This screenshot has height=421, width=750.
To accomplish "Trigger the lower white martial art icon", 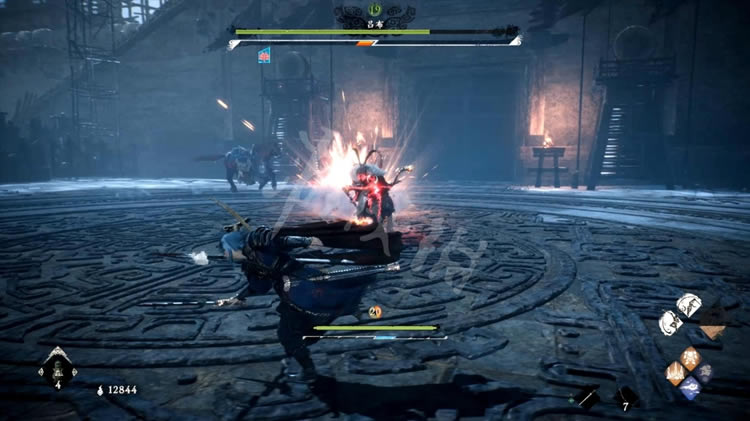I will tap(670, 322).
